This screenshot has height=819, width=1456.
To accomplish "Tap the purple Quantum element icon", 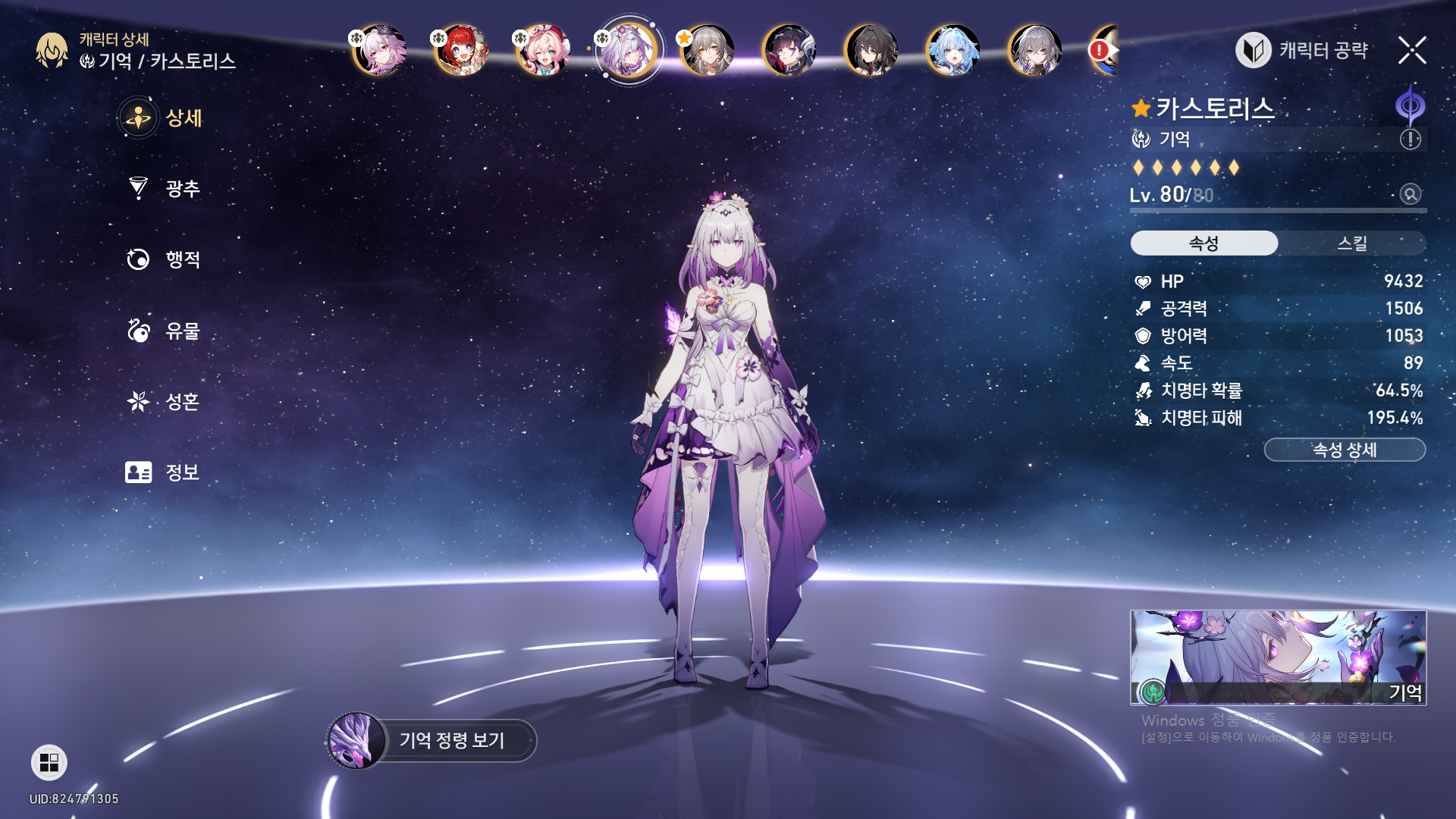I will (x=1410, y=105).
